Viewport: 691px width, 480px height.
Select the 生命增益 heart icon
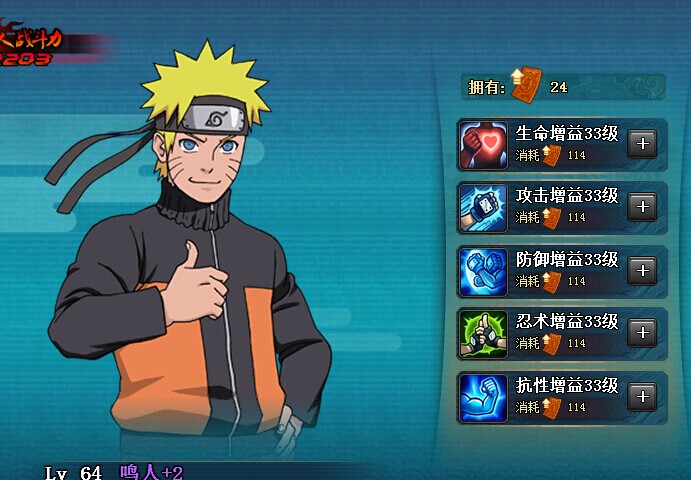coord(484,145)
